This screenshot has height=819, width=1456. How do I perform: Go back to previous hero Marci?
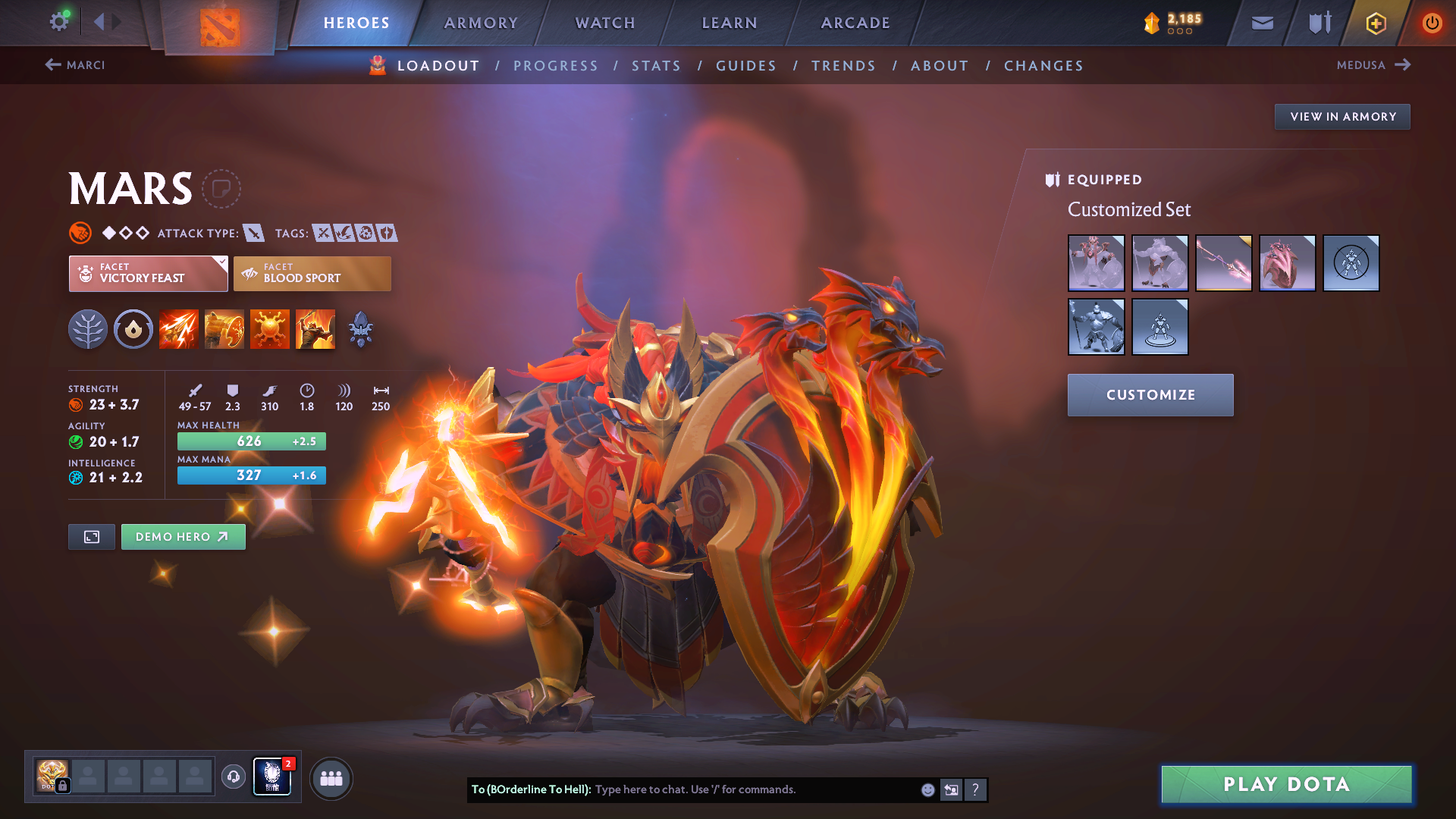(x=75, y=65)
